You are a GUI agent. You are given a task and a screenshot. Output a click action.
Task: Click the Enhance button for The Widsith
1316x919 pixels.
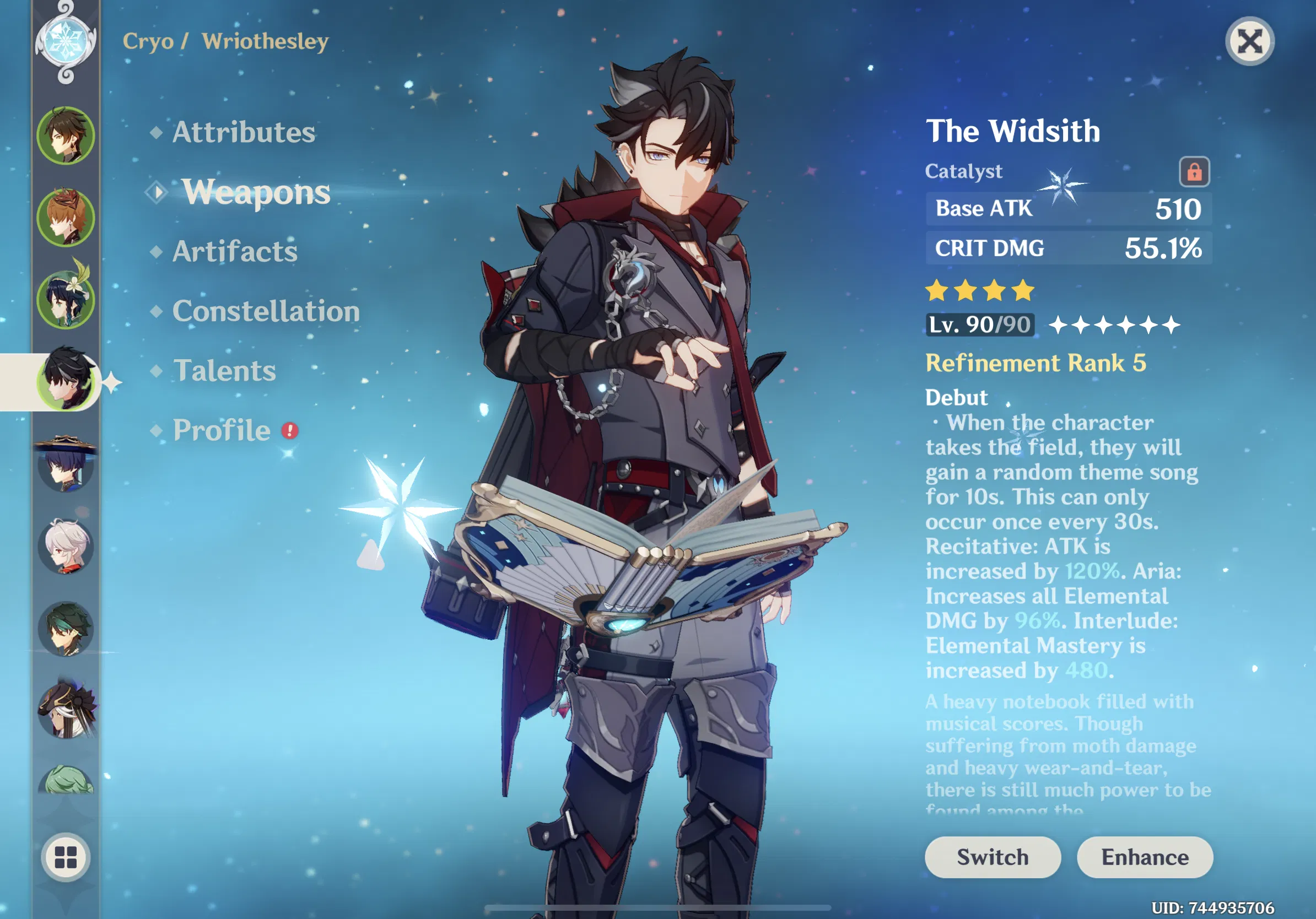[x=1145, y=858]
